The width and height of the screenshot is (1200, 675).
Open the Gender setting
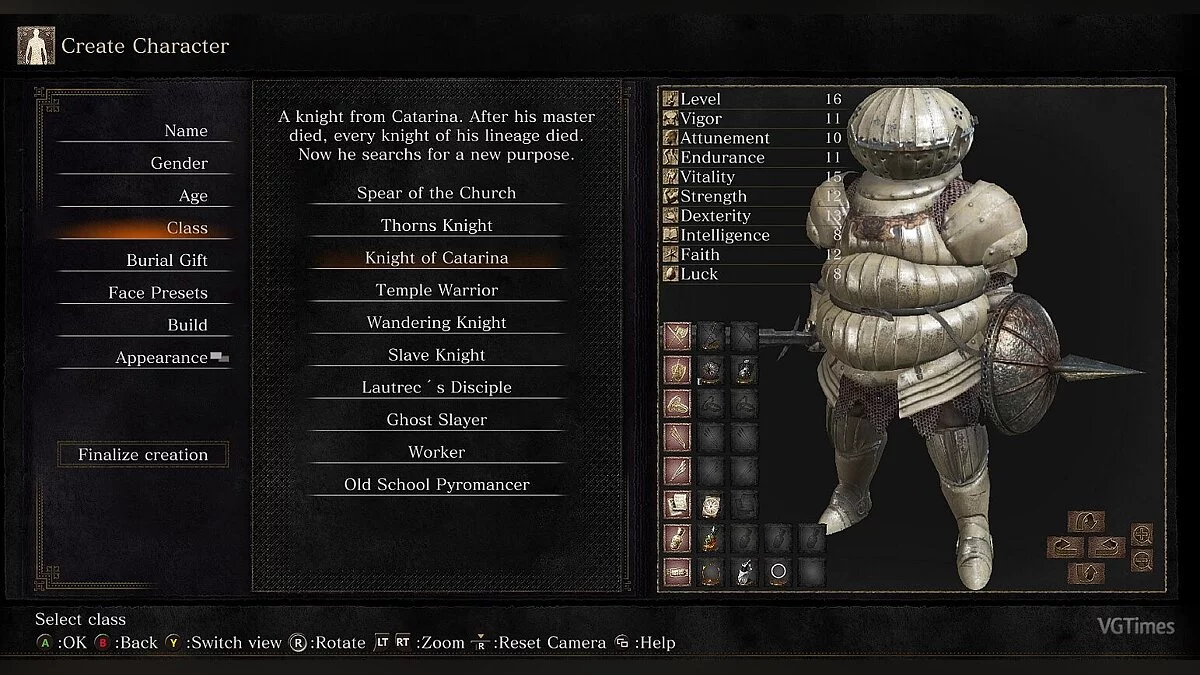[179, 163]
